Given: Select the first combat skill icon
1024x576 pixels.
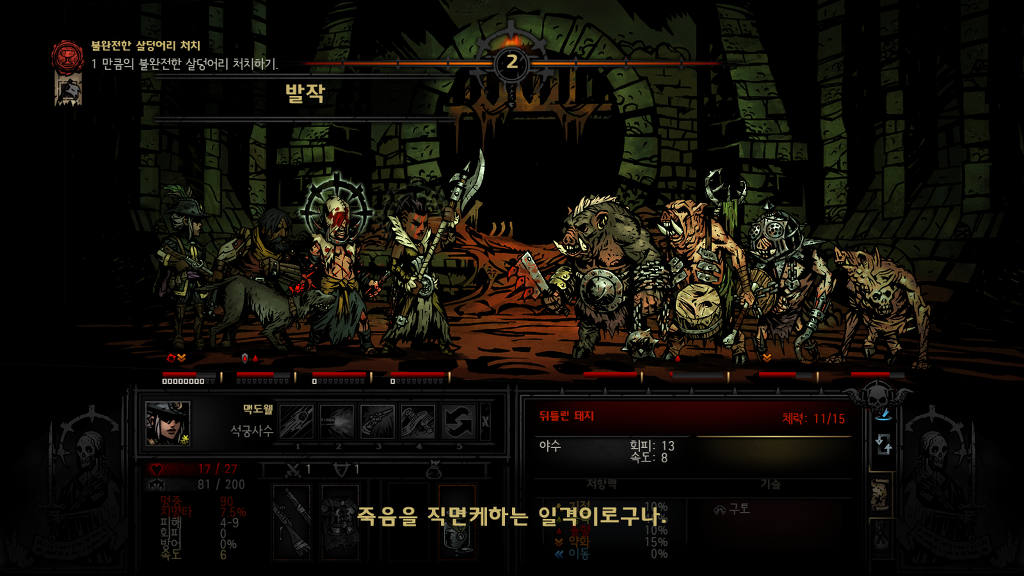Looking at the screenshot, I should 297,421.
